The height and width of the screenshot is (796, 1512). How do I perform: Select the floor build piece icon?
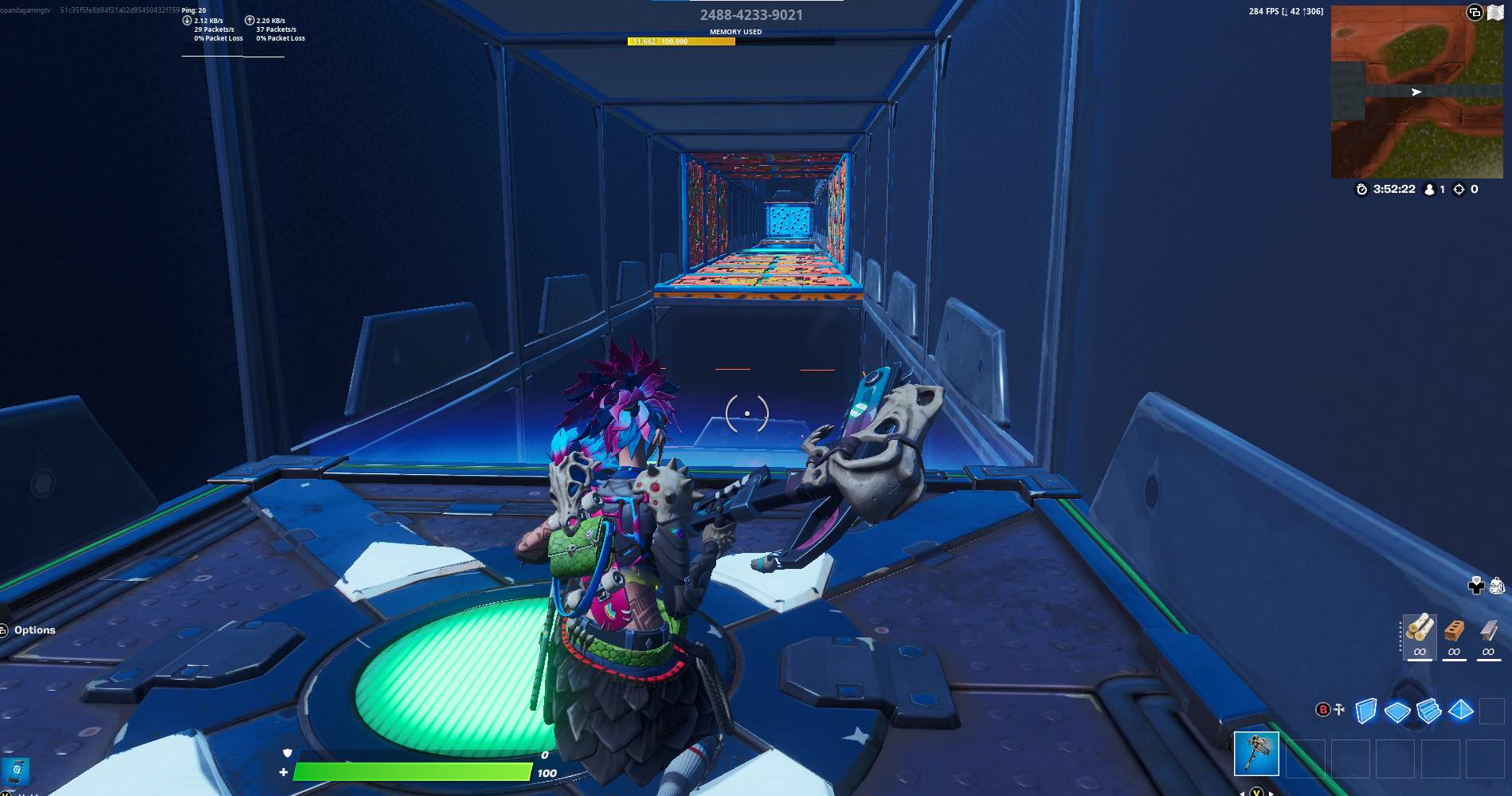click(1397, 712)
